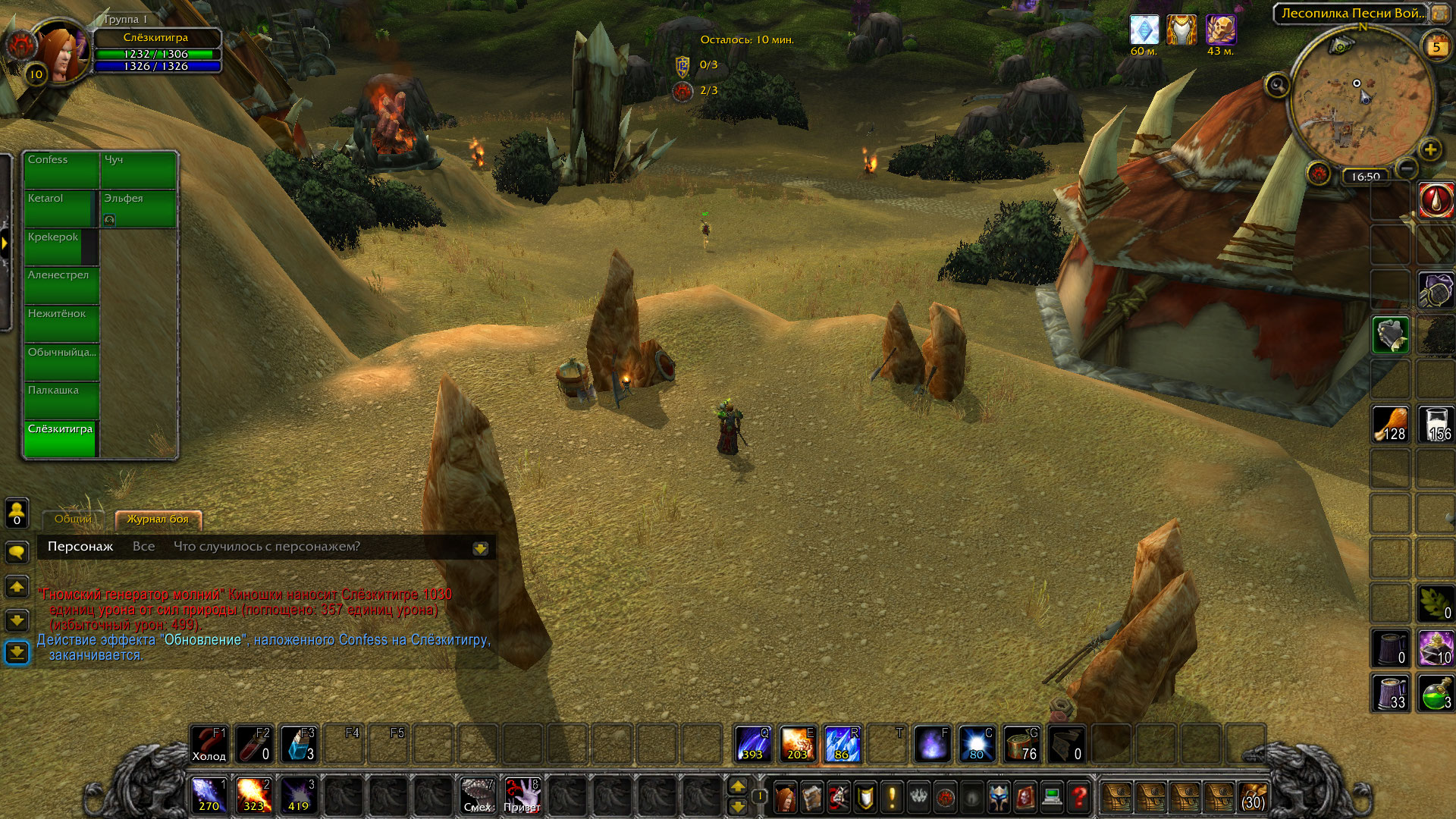Select the Все combat log filter
The height and width of the screenshot is (819, 1456).
click(x=143, y=547)
